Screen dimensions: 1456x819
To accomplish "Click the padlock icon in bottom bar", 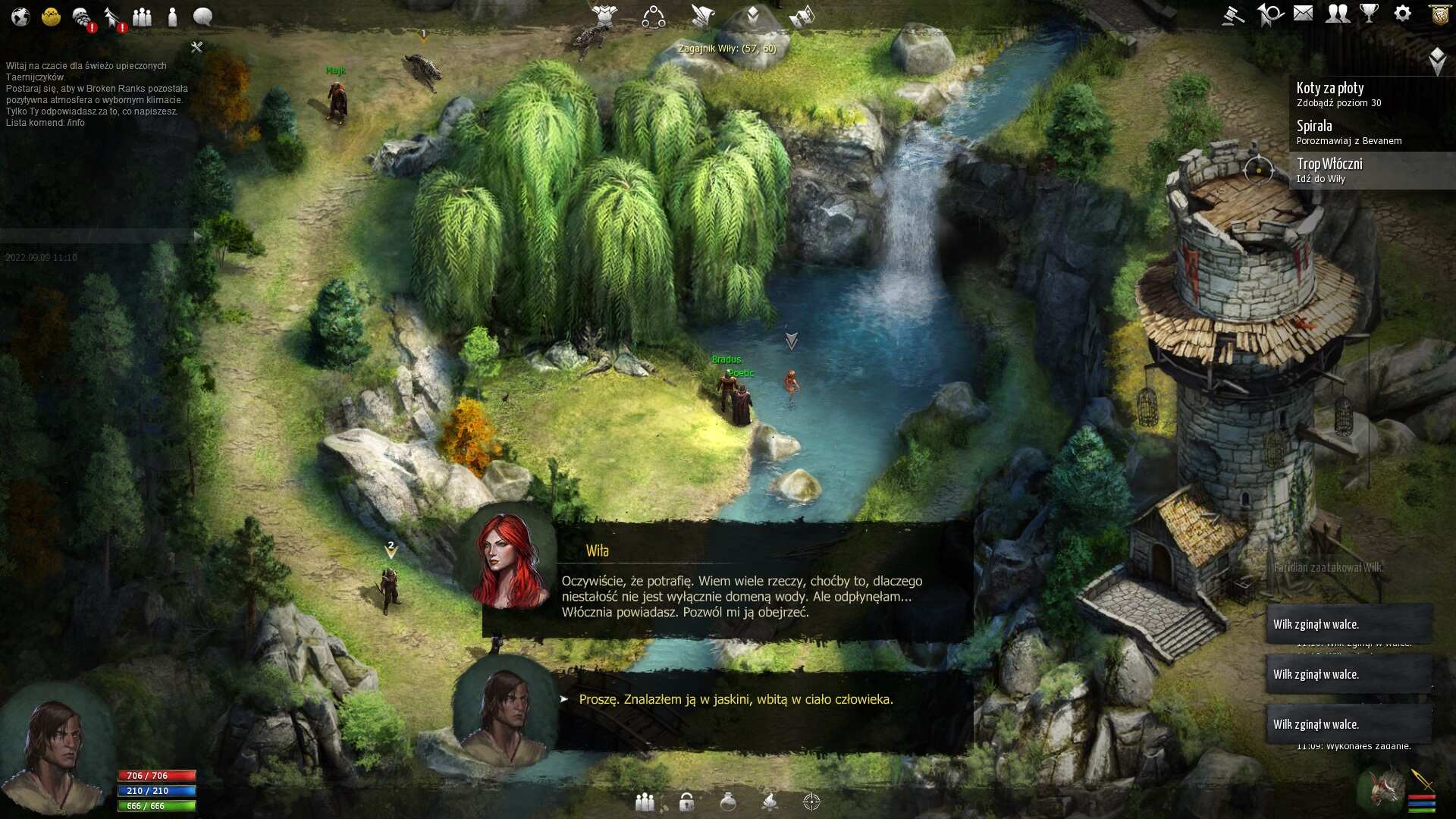I will [686, 802].
